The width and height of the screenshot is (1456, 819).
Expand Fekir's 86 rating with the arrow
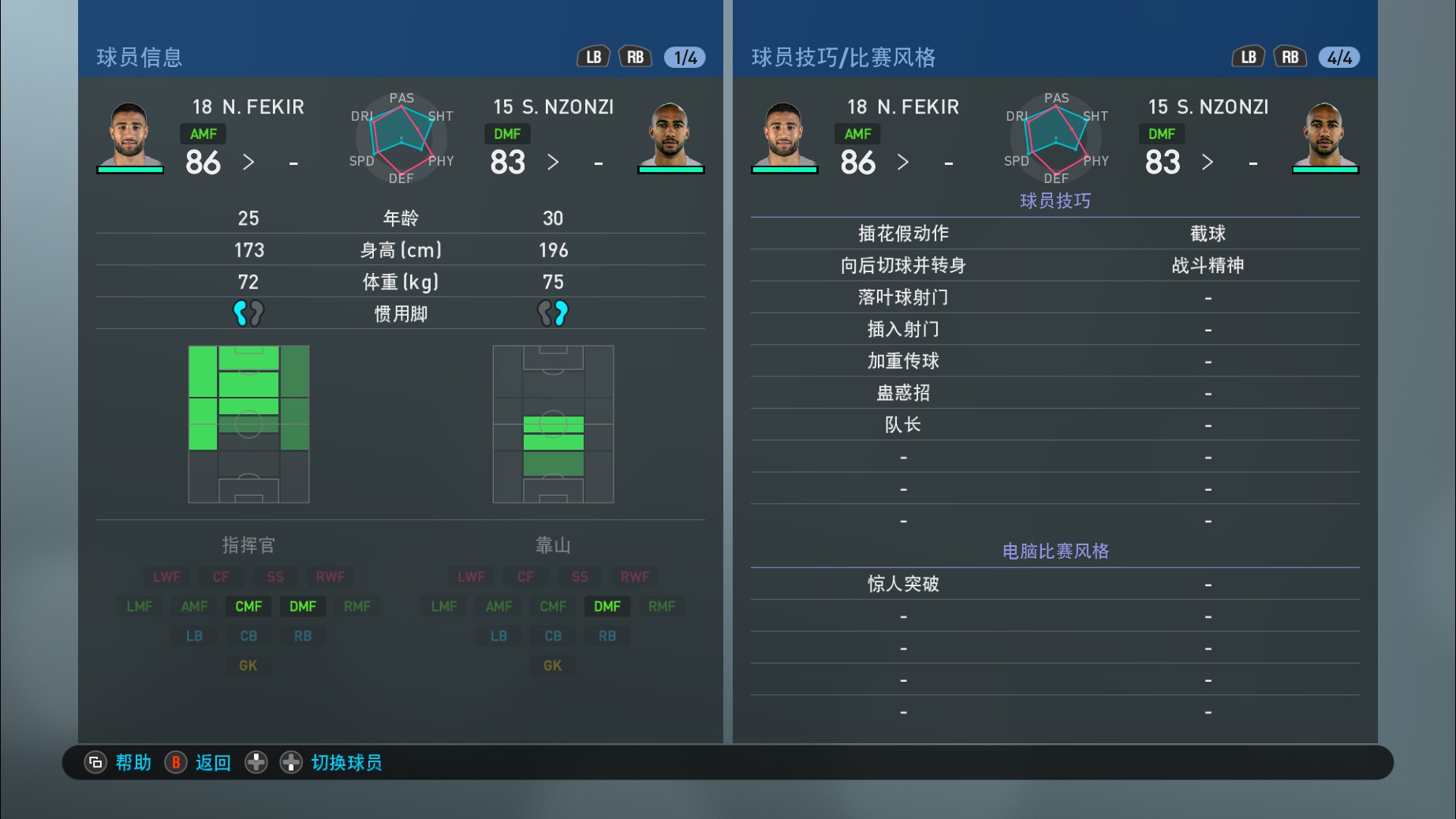249,163
